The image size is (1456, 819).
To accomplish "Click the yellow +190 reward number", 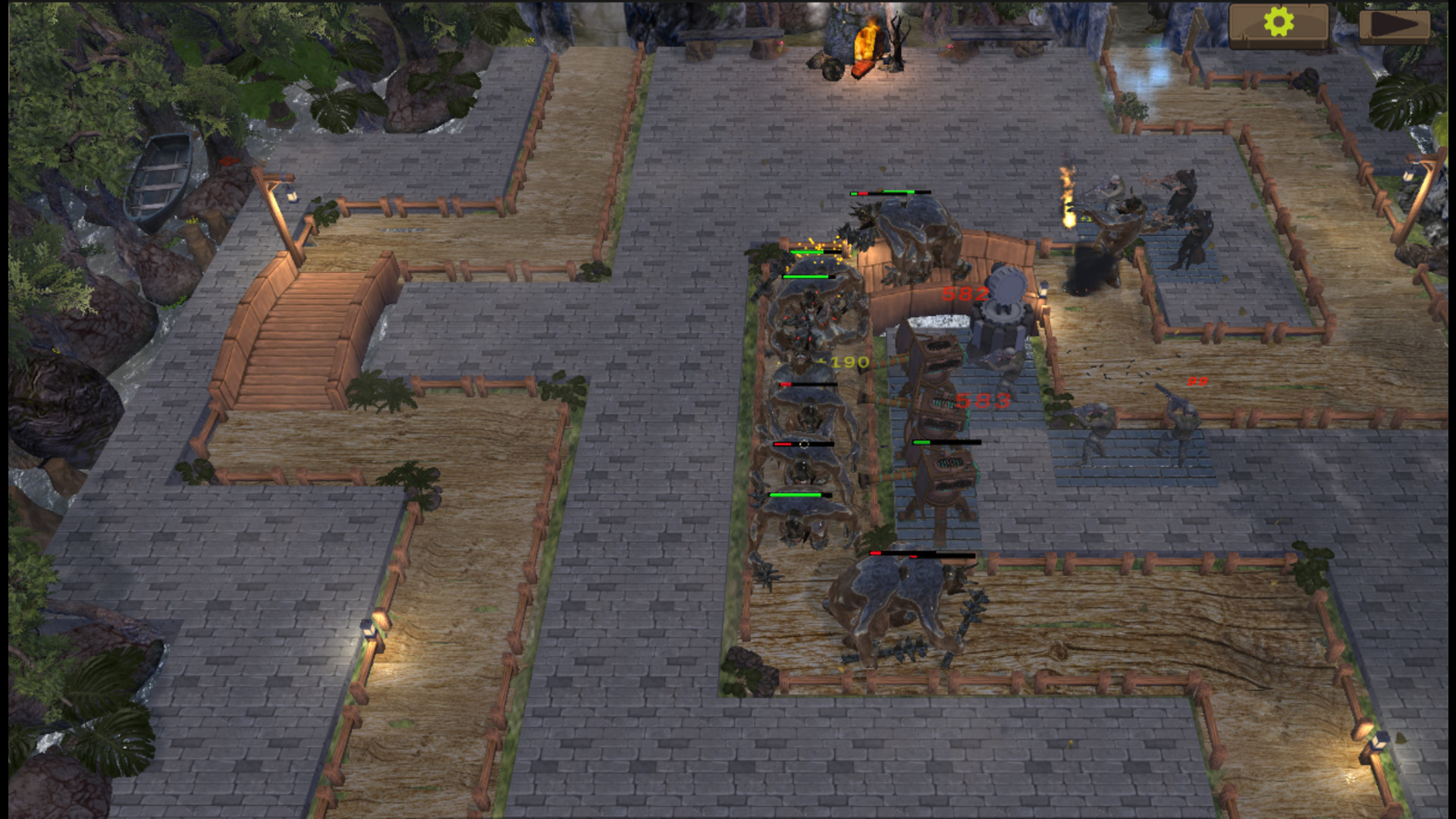I will click(846, 362).
